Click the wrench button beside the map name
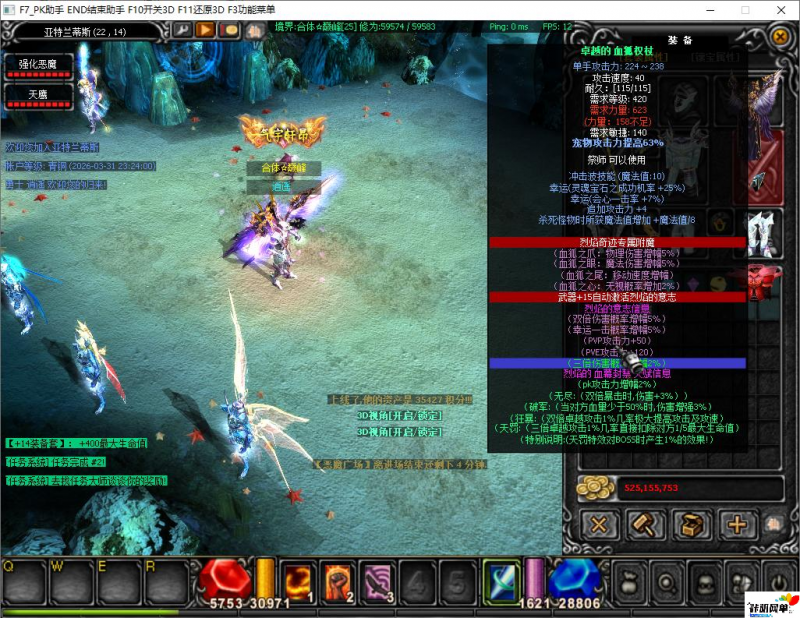This screenshot has width=800, height=618. click(181, 30)
